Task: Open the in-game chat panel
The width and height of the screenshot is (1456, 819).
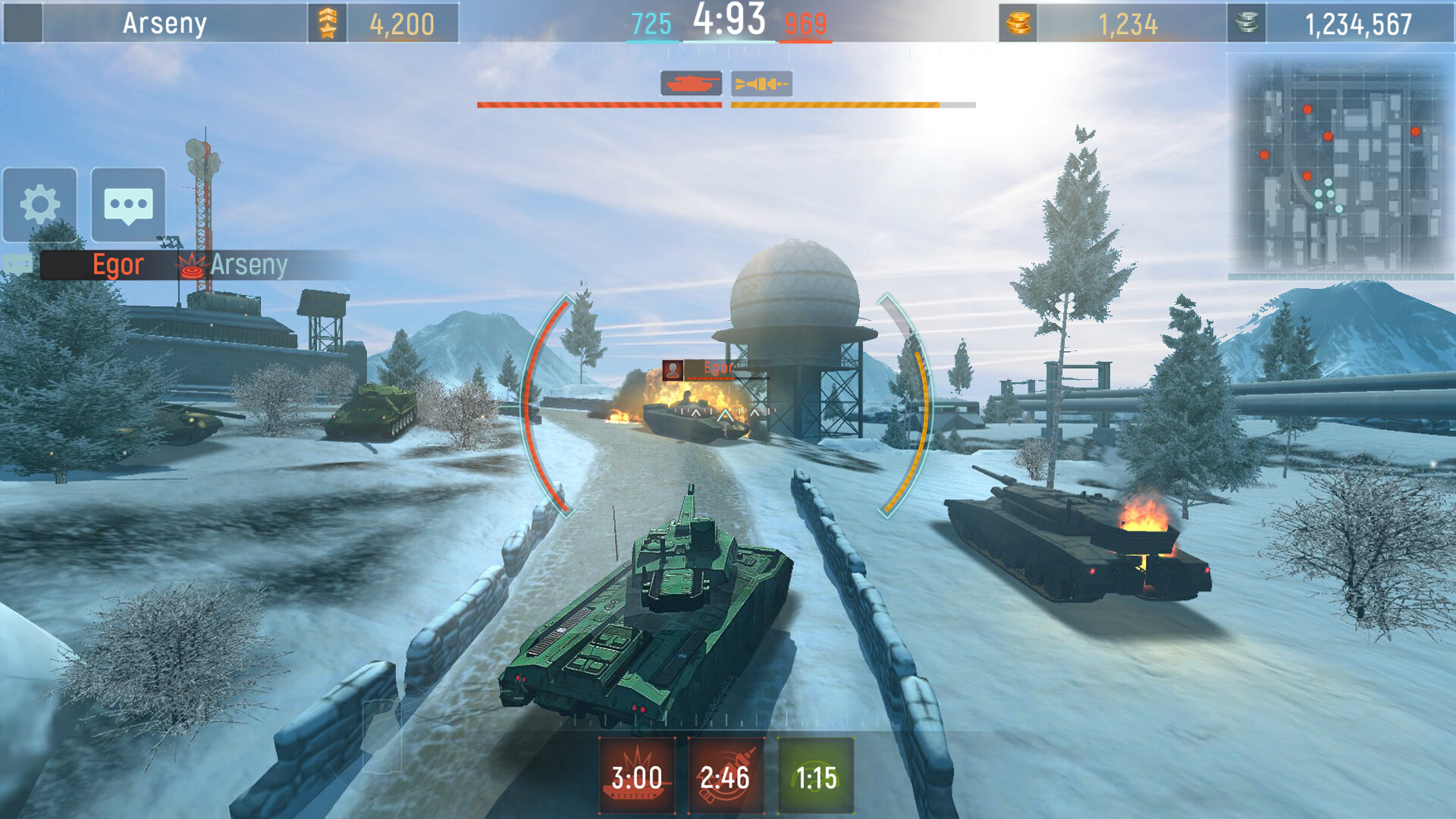Action: [x=127, y=203]
